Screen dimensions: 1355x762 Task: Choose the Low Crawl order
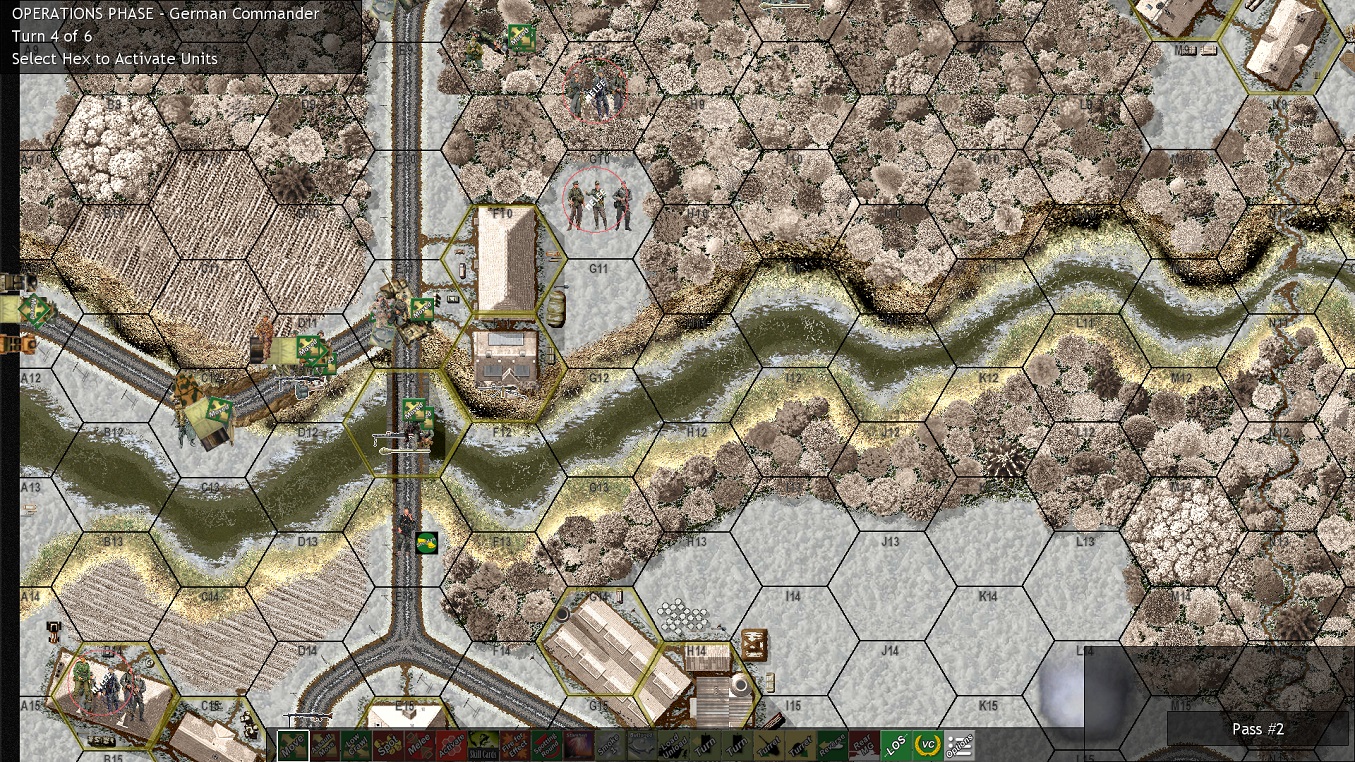tap(354, 744)
